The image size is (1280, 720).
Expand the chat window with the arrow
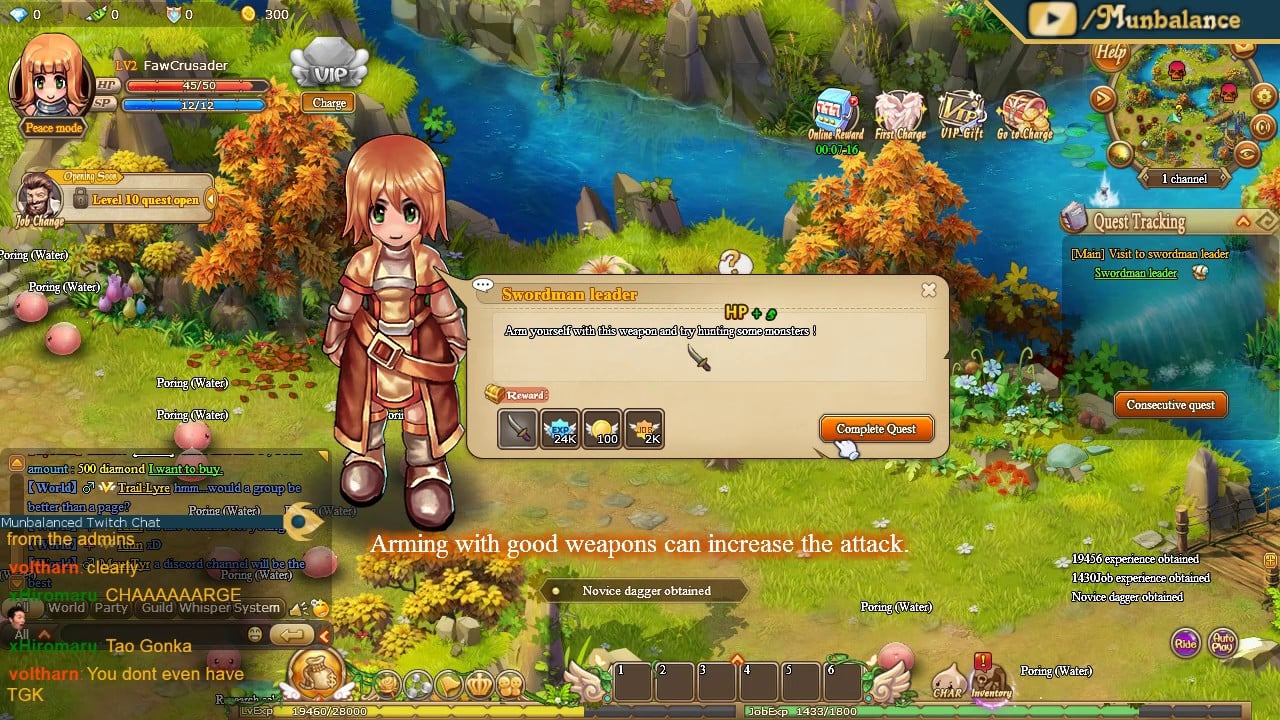click(x=324, y=634)
